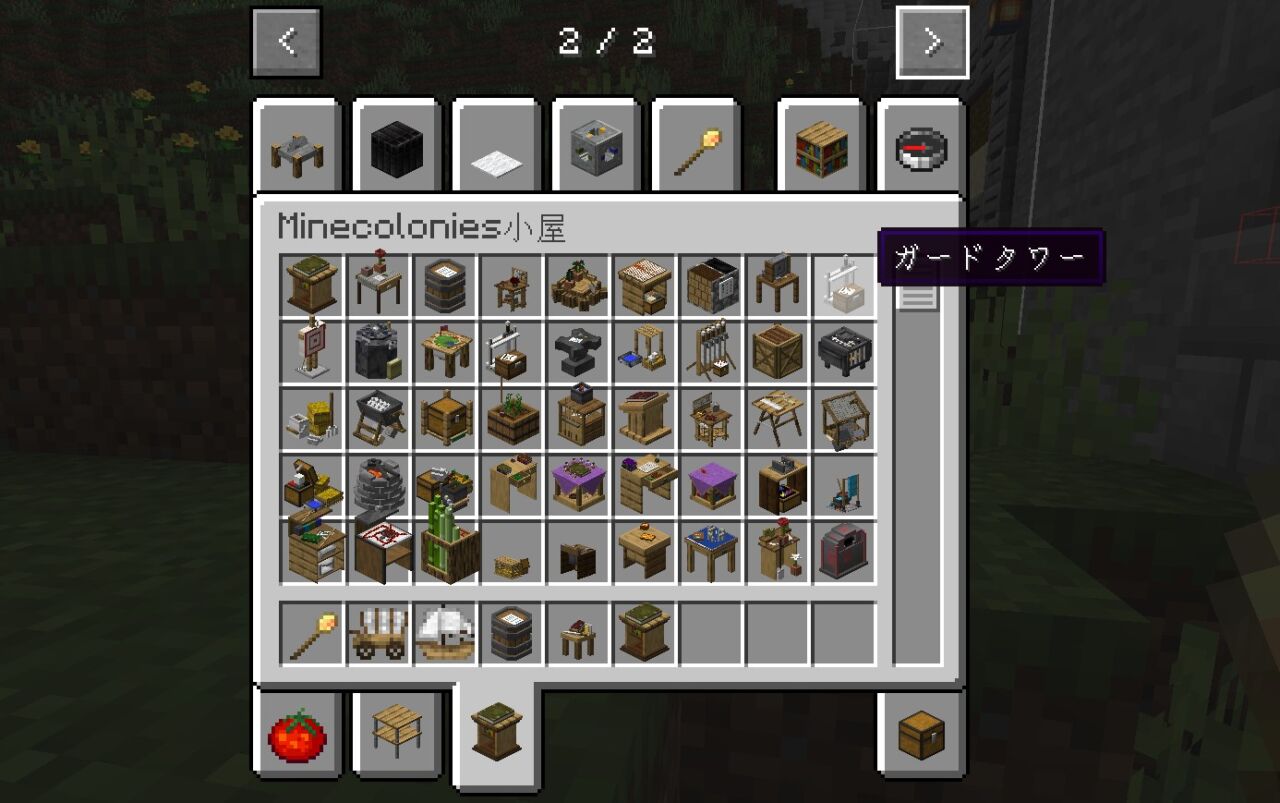The height and width of the screenshot is (803, 1280).
Task: Select the covered supply wagon item
Action: pos(378,632)
